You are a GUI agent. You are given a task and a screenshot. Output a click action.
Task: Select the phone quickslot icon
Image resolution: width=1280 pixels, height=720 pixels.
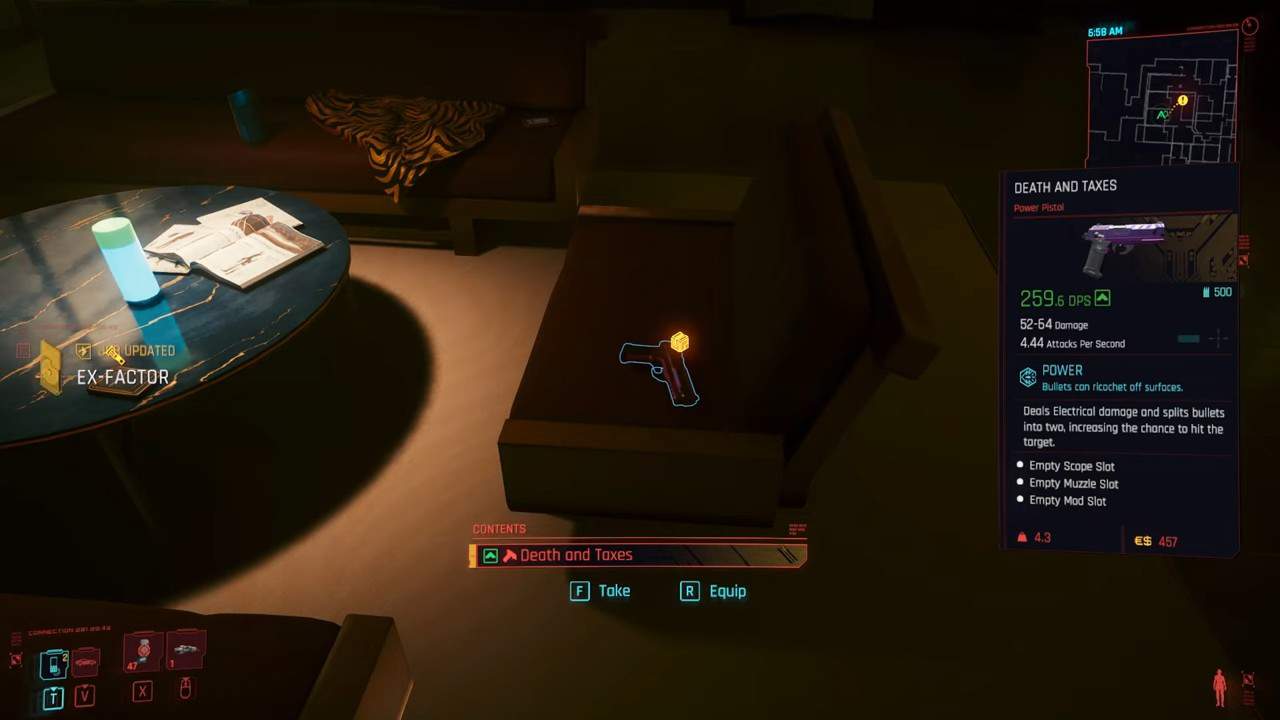(52, 661)
